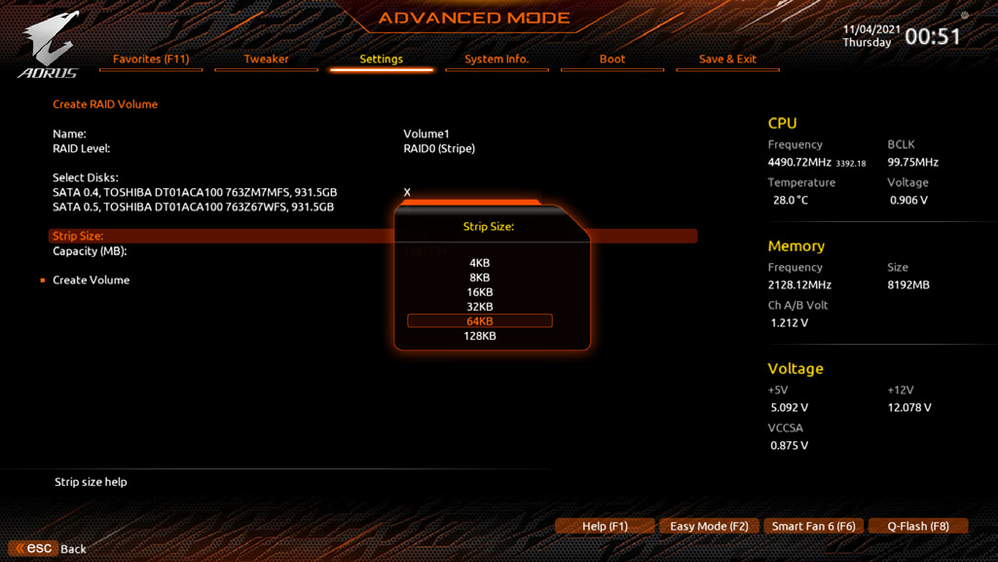Open Smart Fan 6 (F6)
This screenshot has width=998, height=562.
coord(813,526)
